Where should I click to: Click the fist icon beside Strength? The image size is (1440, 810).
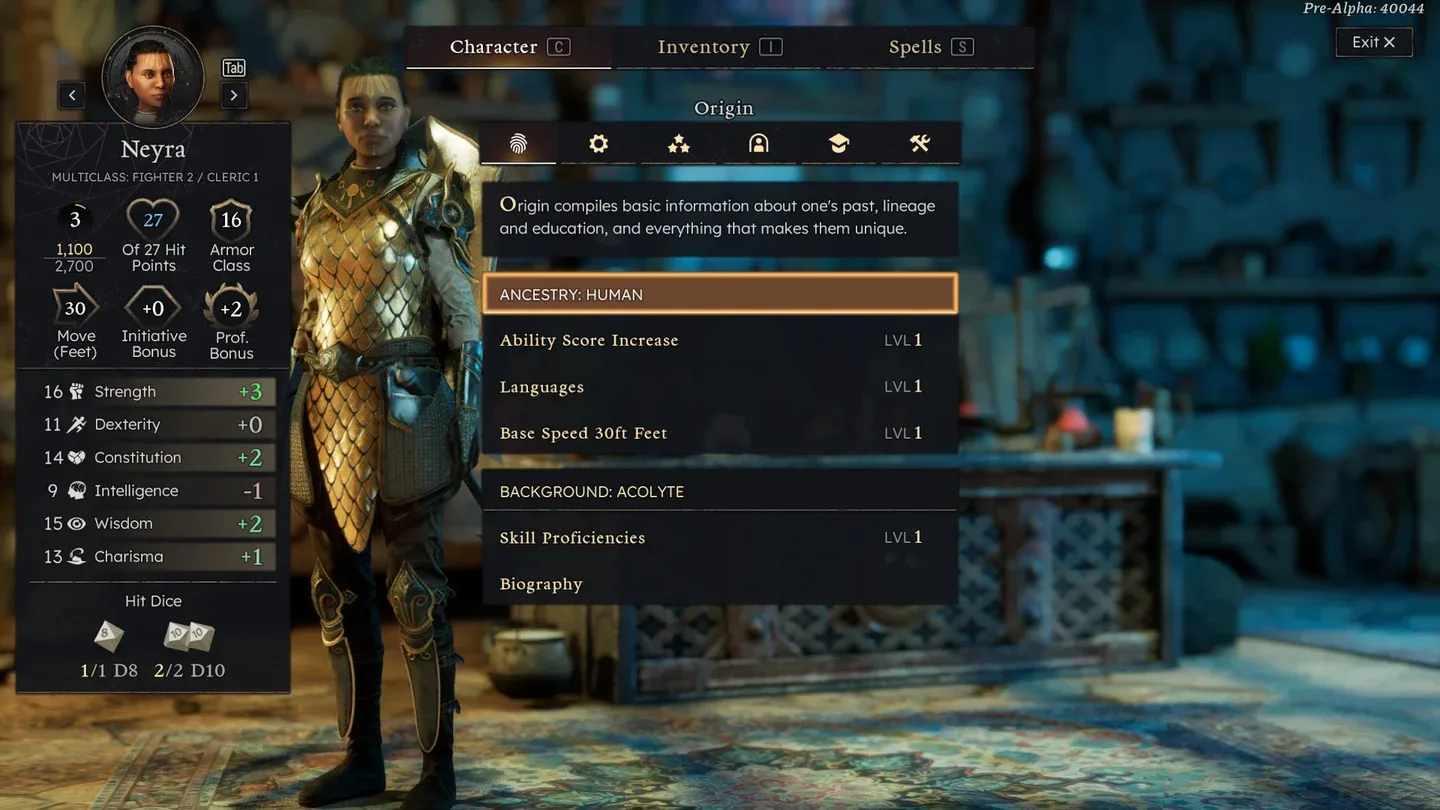pos(77,391)
